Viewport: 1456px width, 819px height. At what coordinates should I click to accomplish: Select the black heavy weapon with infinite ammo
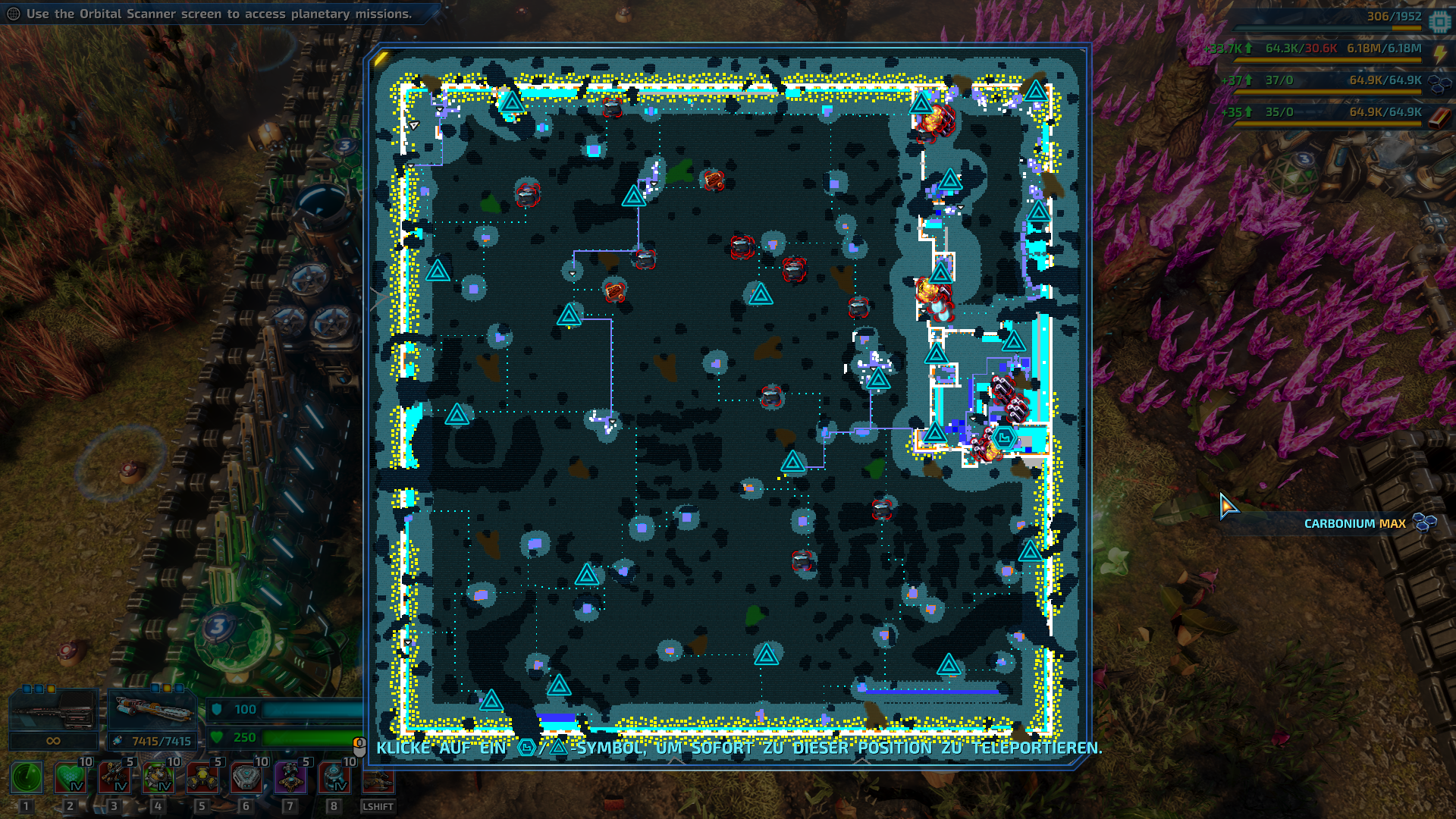(x=53, y=713)
